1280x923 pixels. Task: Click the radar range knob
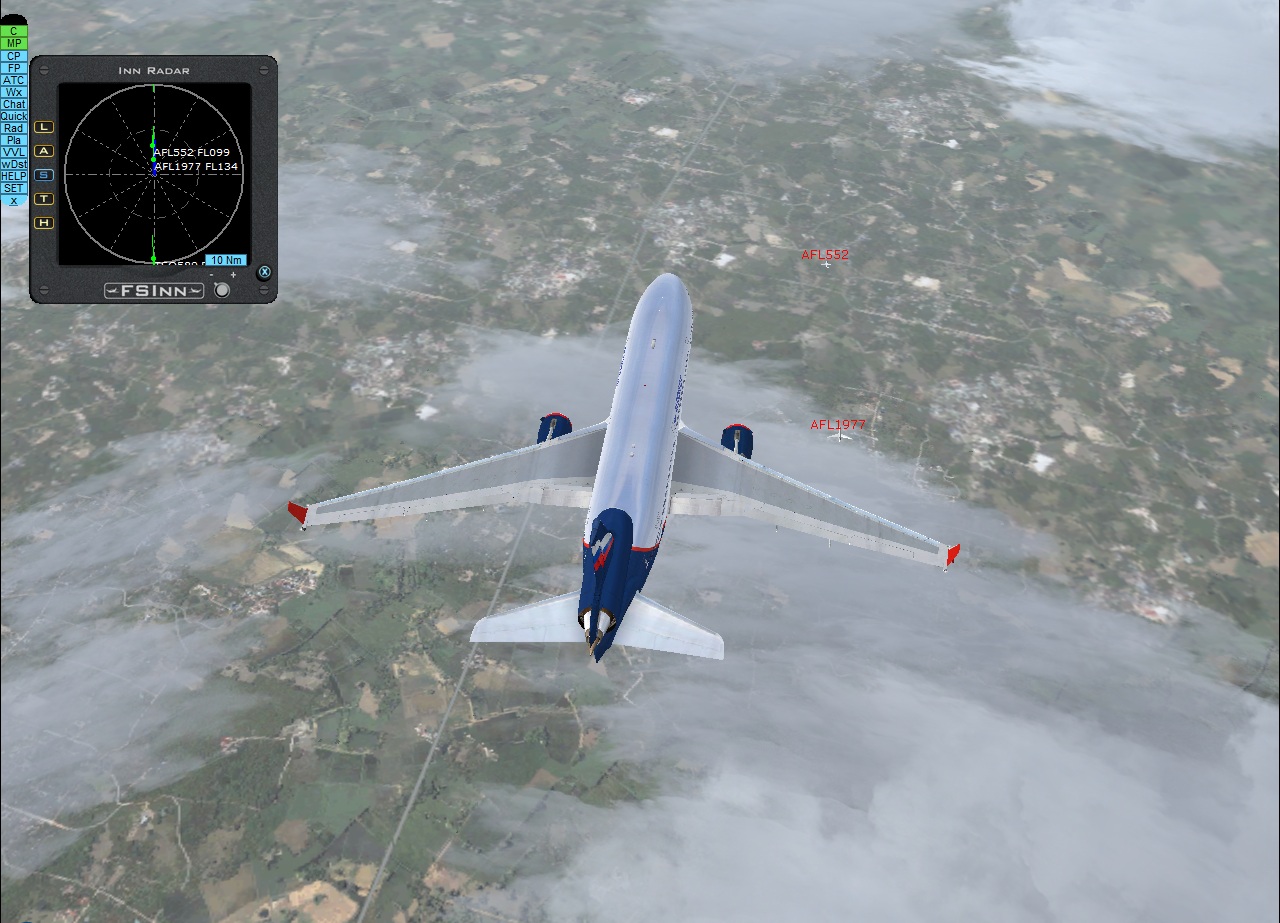coord(222,290)
